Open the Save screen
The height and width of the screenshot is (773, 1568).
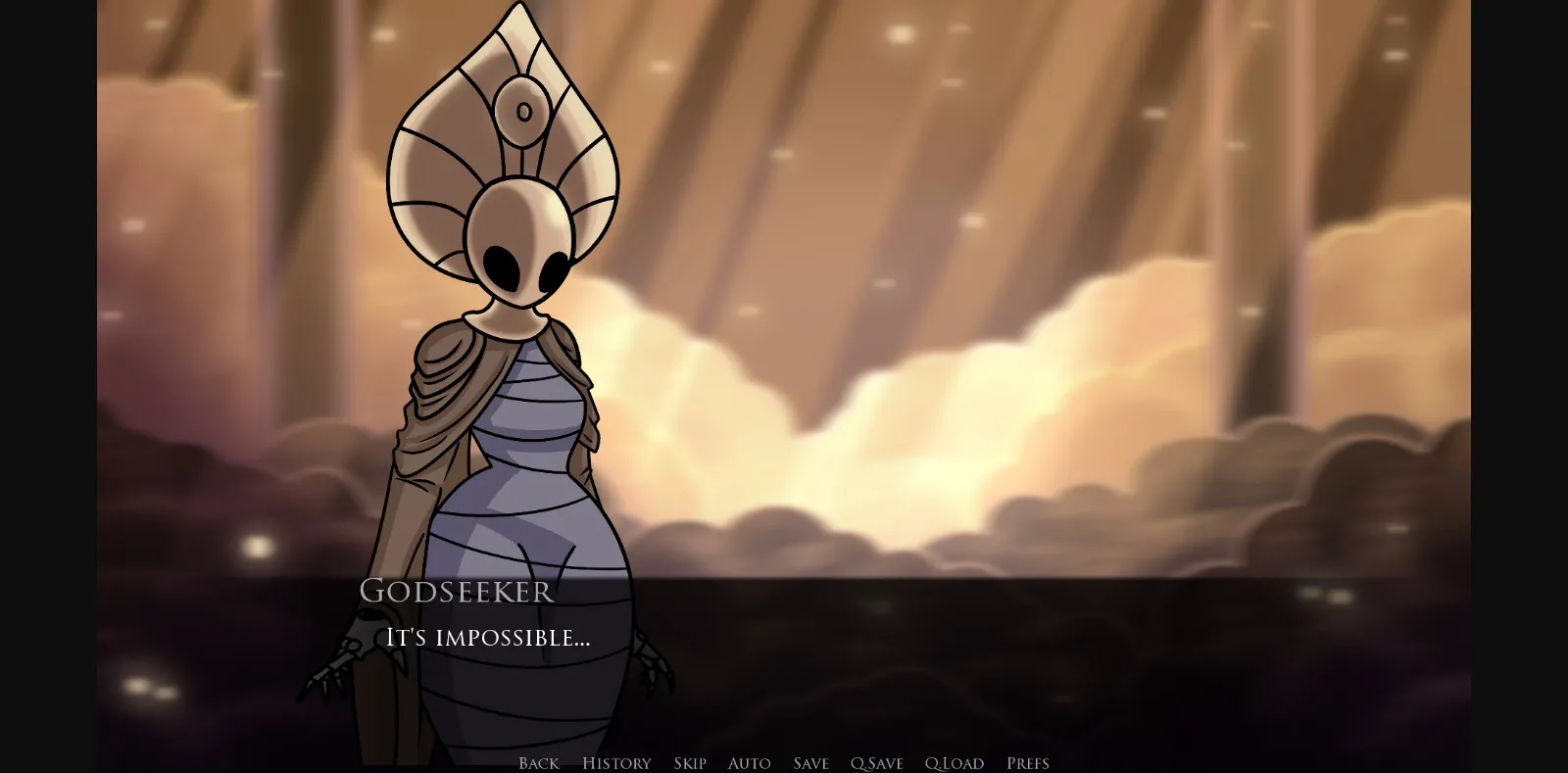(809, 763)
